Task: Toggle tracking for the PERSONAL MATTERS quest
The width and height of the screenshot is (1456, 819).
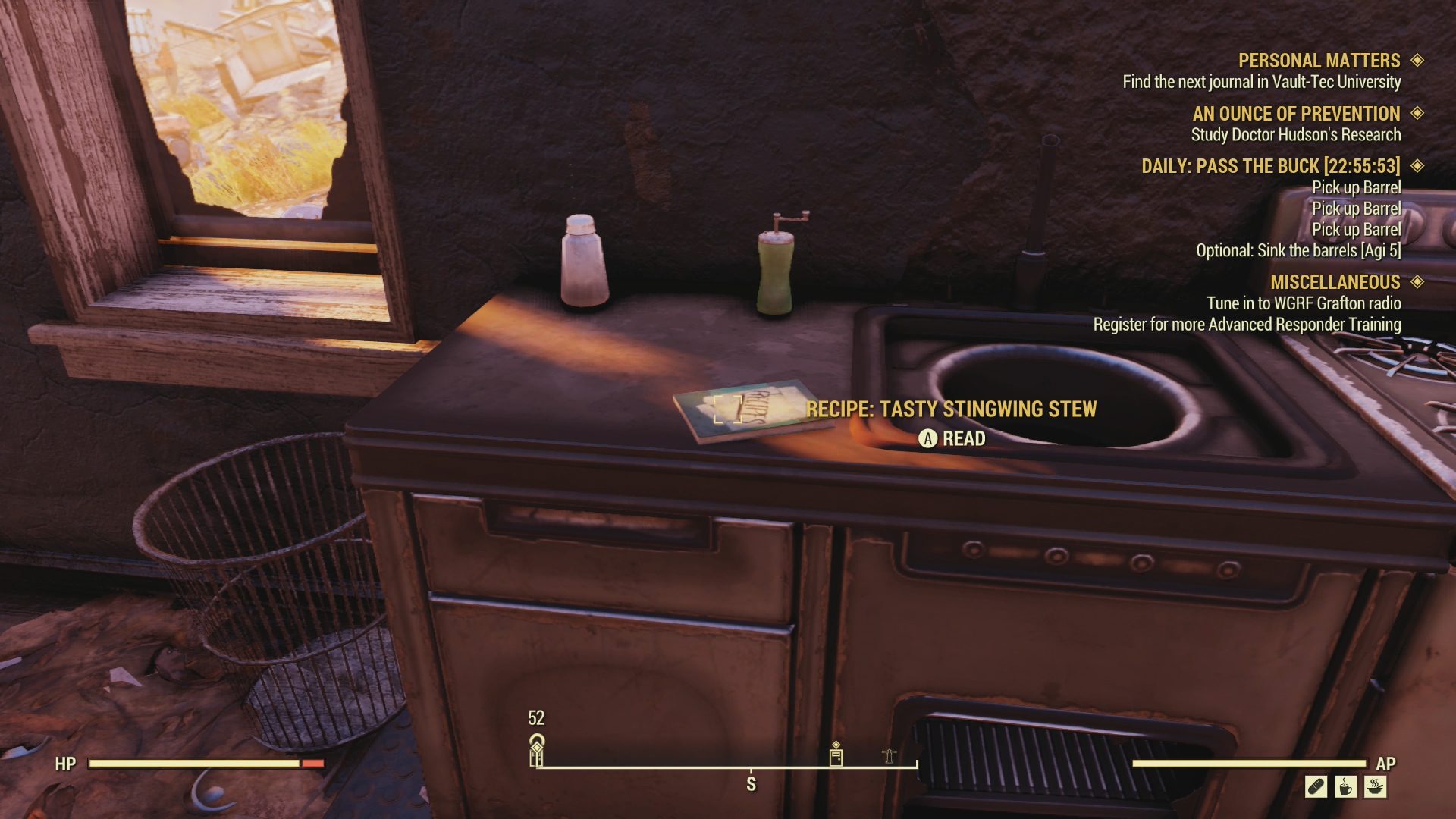Action: [1417, 61]
